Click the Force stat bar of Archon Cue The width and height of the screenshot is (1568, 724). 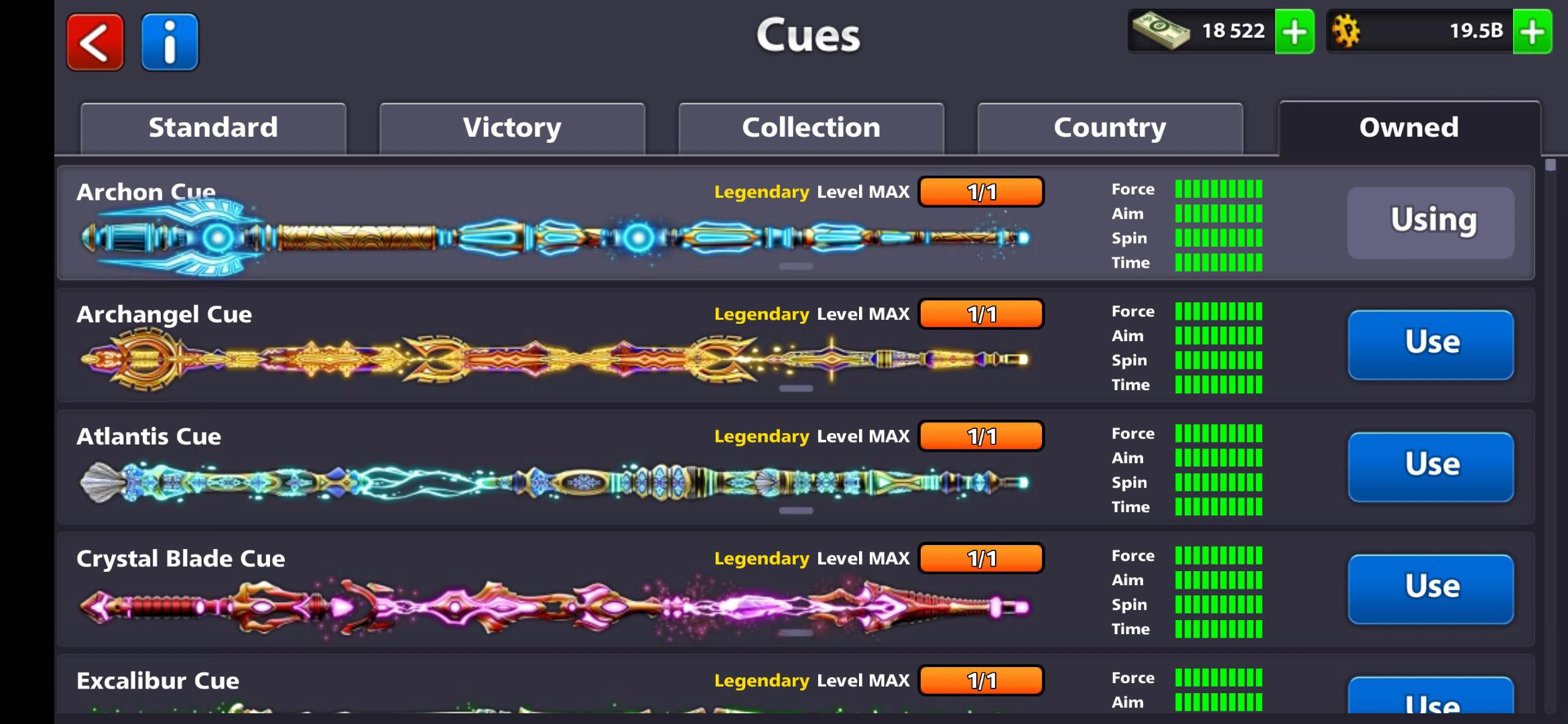coord(1220,189)
